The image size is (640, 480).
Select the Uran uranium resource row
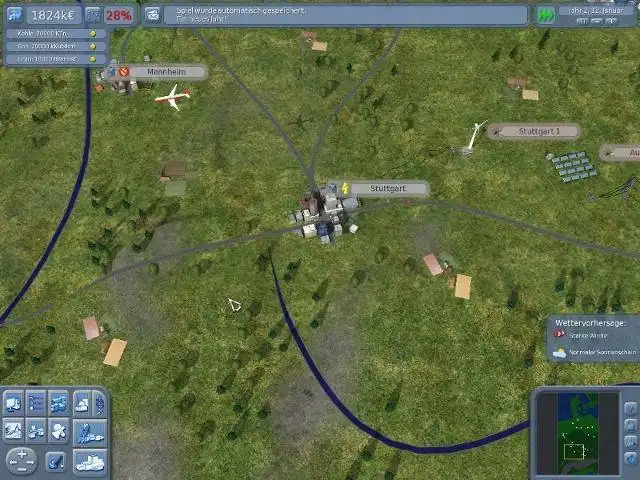point(55,59)
